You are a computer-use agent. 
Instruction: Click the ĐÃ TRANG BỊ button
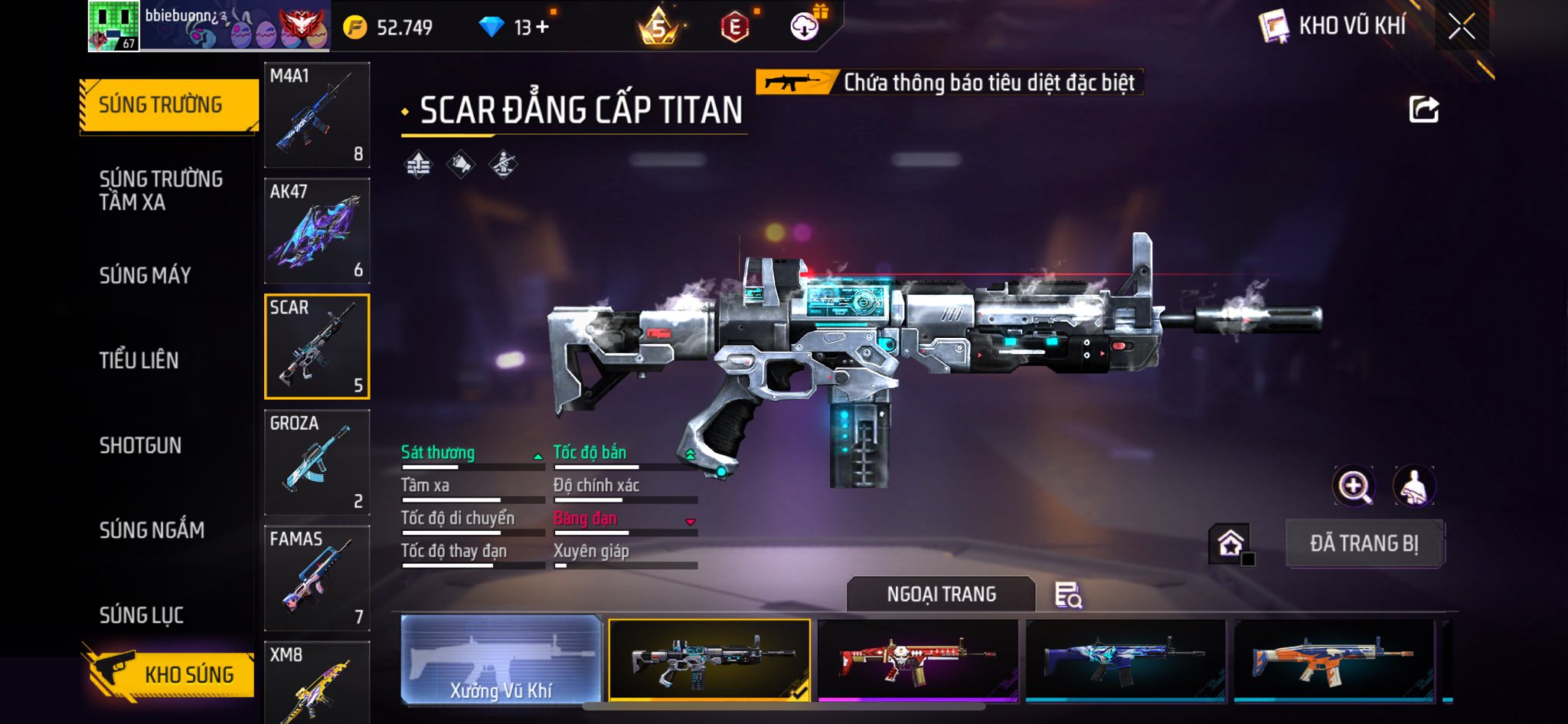pos(1364,543)
